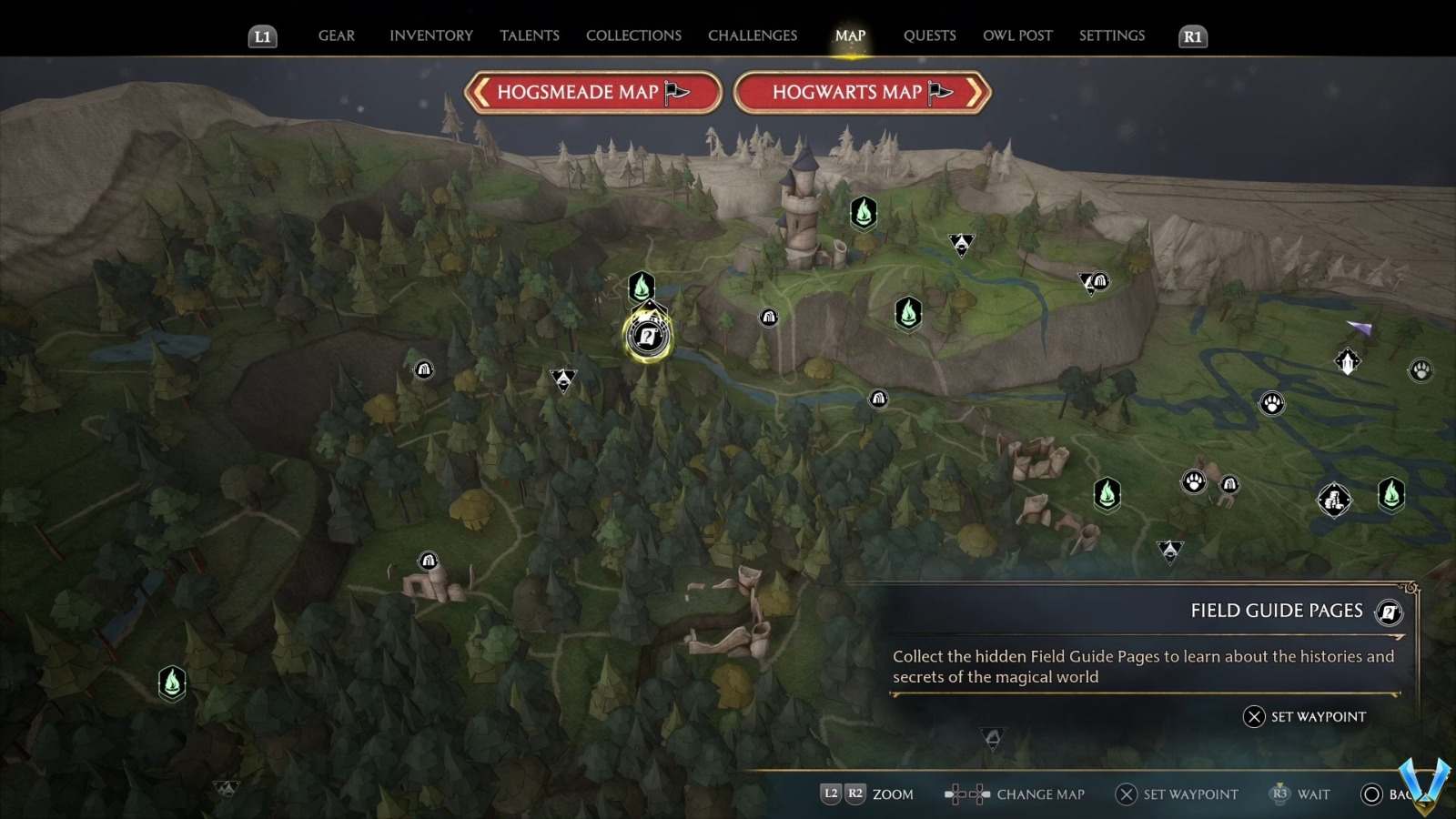Select the Merlin Trial triangle marker below center
Viewport: 1456px width, 819px height.
coord(562,379)
